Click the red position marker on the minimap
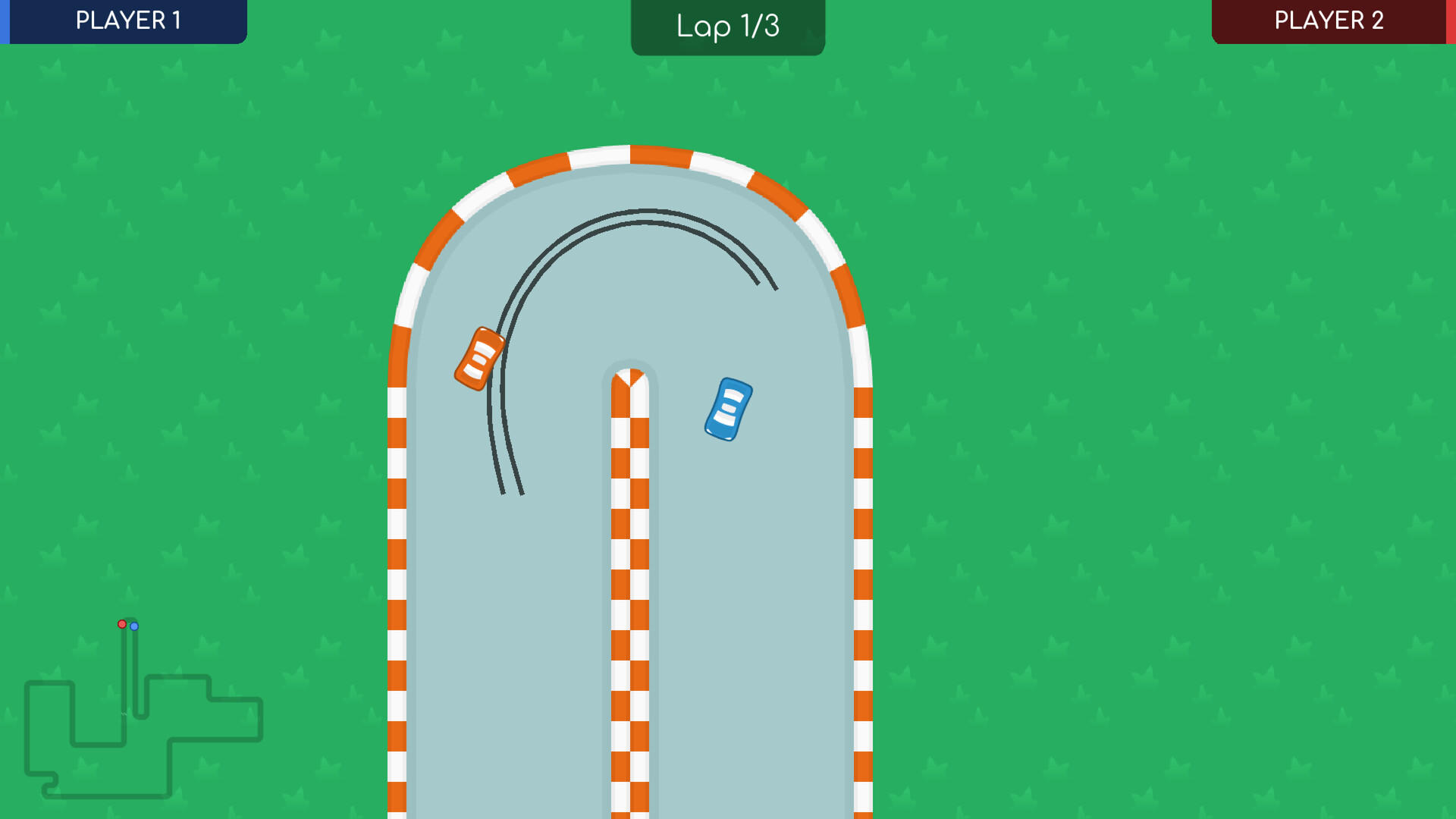 123,625
